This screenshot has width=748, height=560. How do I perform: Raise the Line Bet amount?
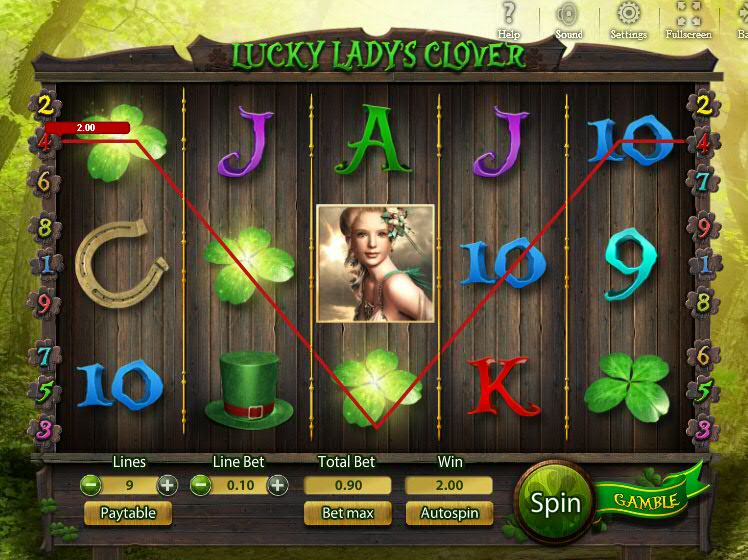277,485
